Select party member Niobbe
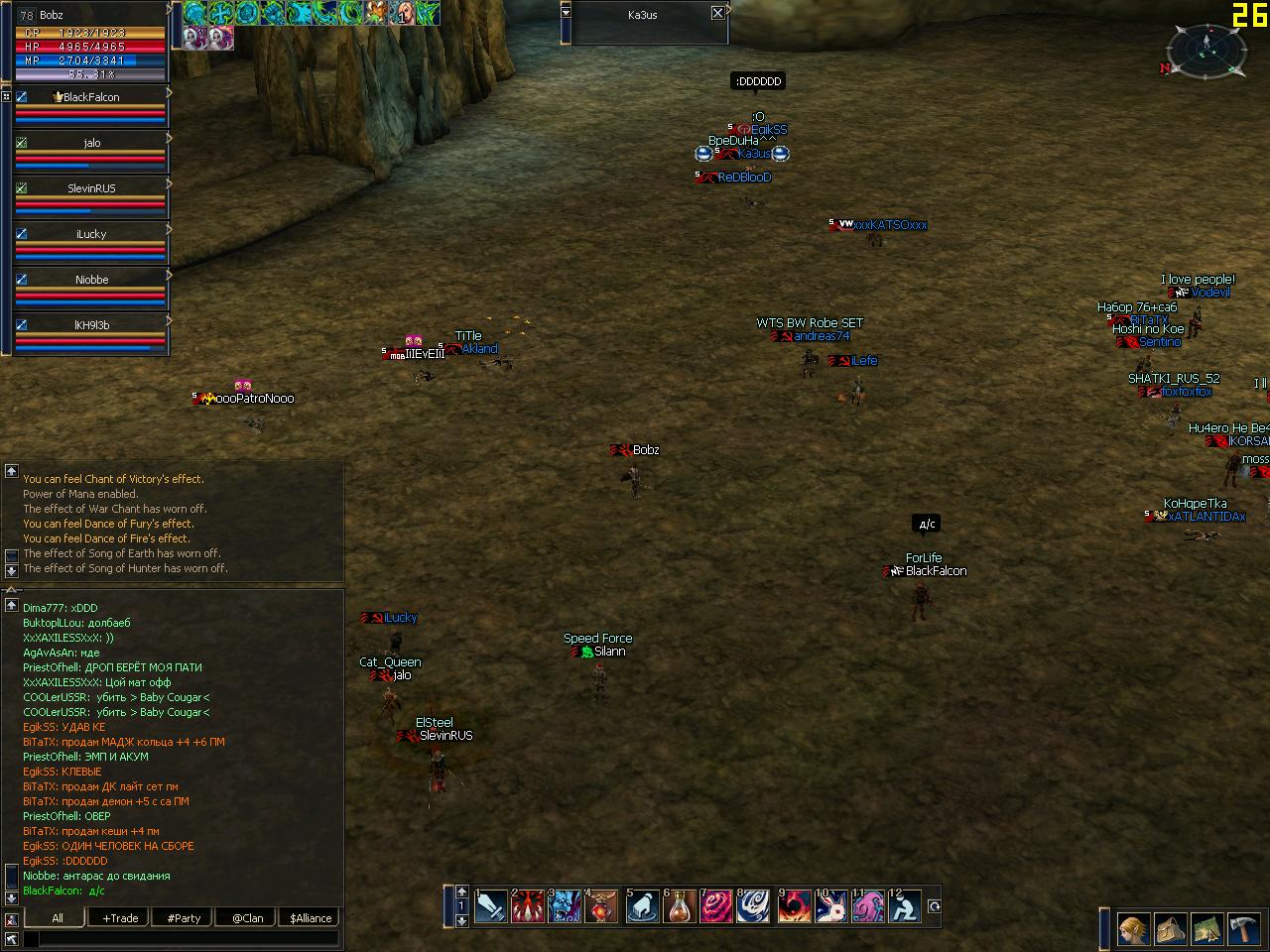The height and width of the screenshot is (952, 1270). (x=91, y=280)
